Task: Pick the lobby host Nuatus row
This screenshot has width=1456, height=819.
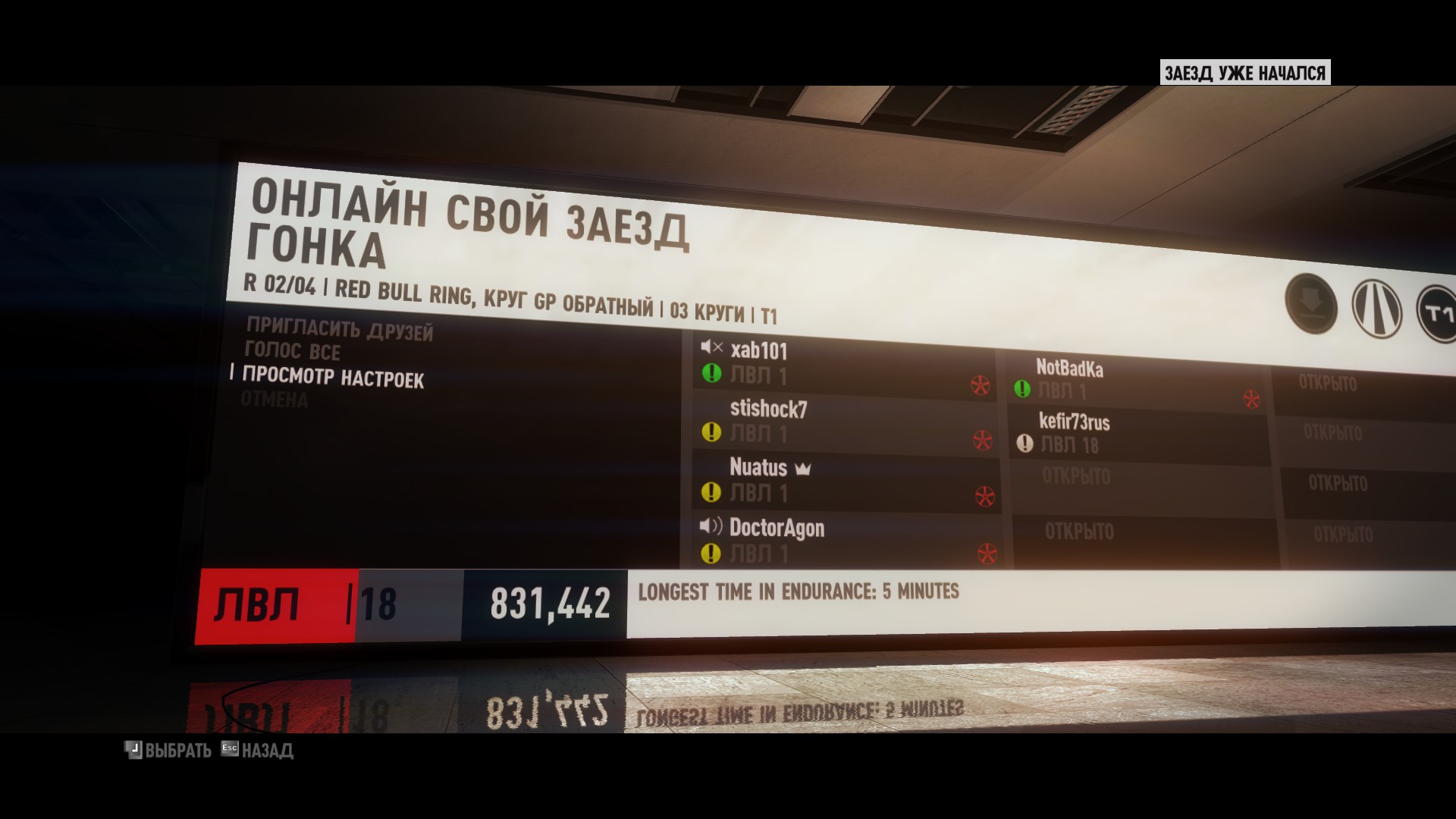Action: (x=842, y=480)
